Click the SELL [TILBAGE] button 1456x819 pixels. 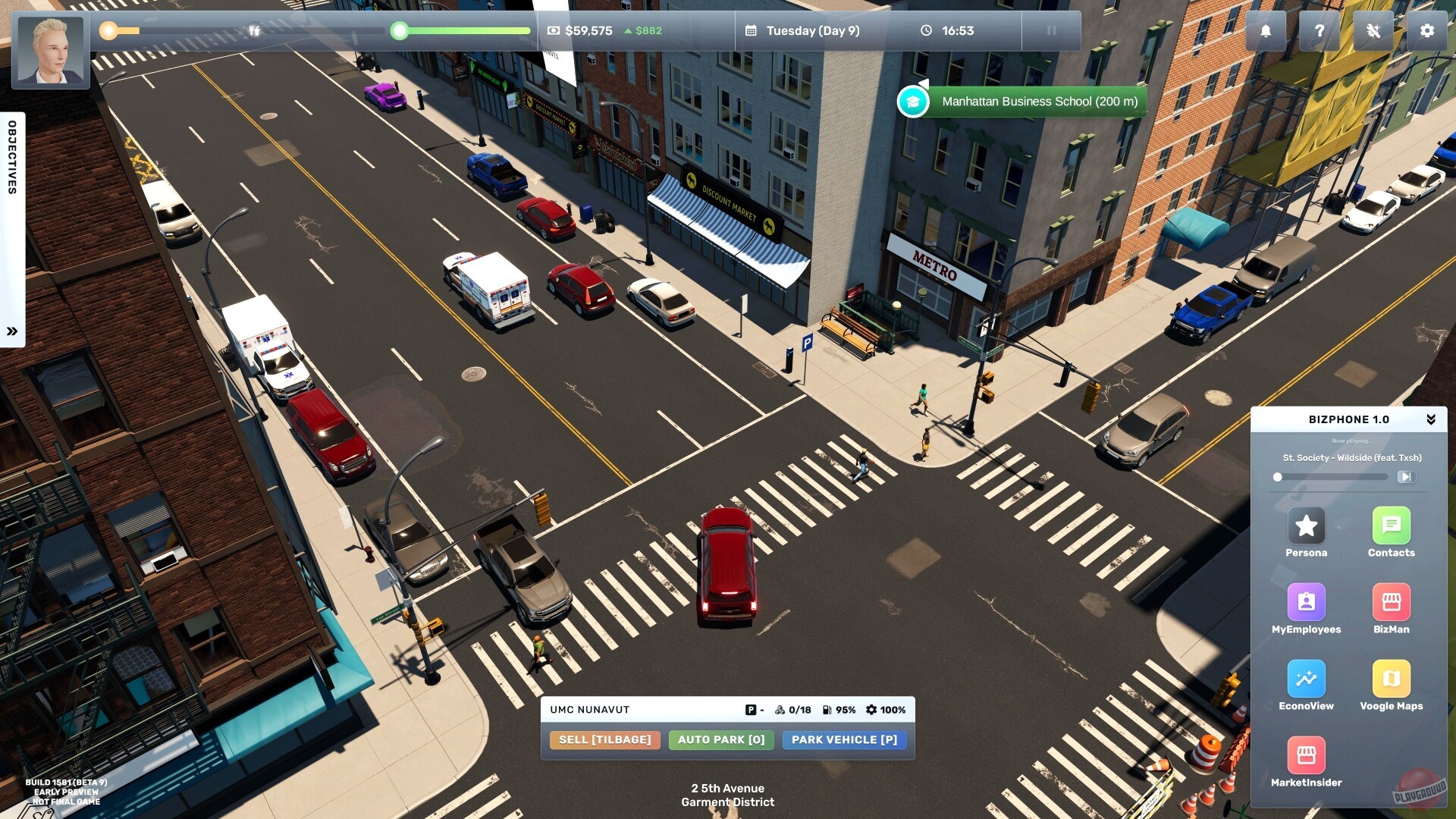[604, 739]
